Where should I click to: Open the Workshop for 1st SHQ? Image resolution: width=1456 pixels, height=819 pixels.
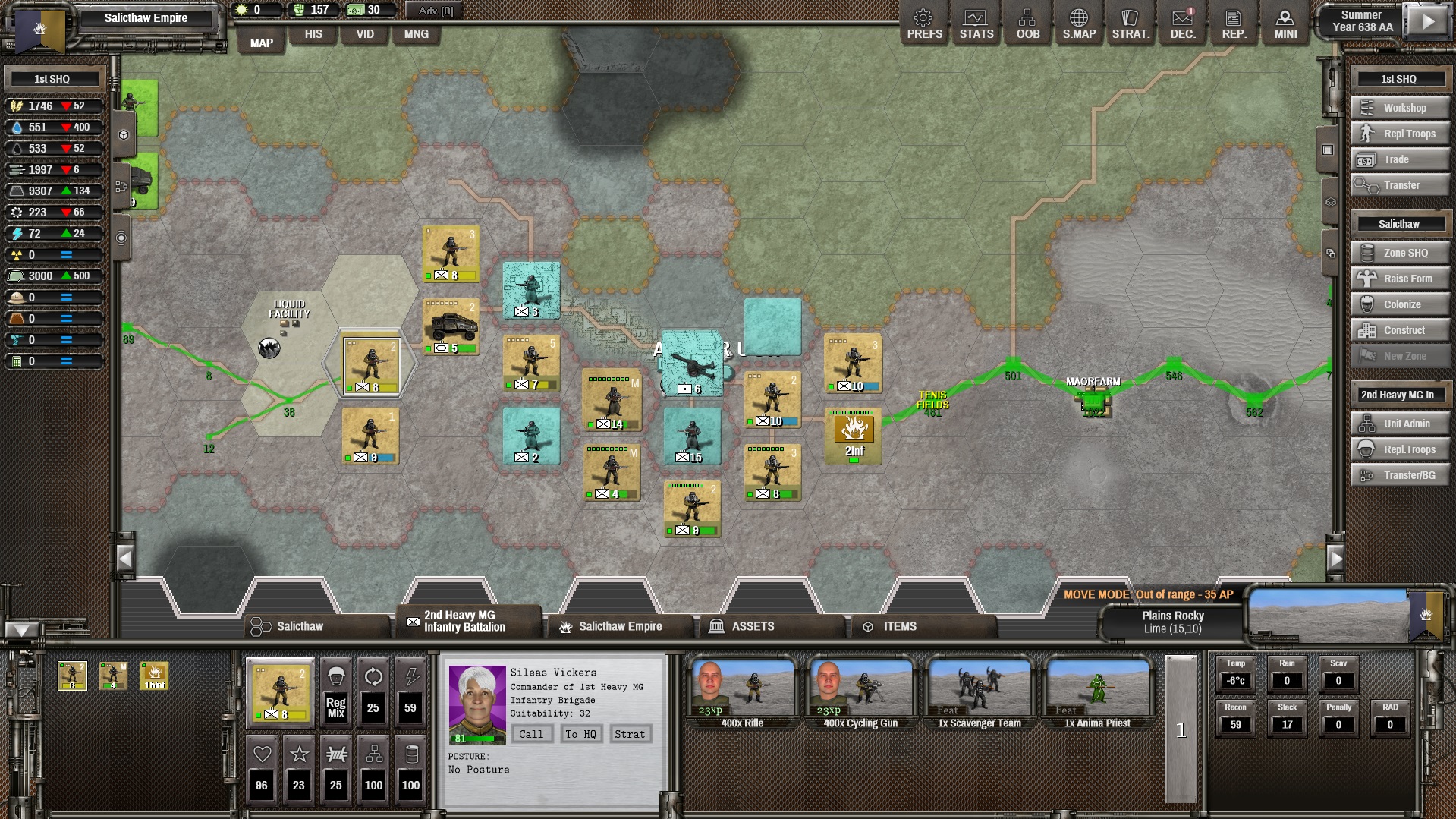[x=1399, y=108]
